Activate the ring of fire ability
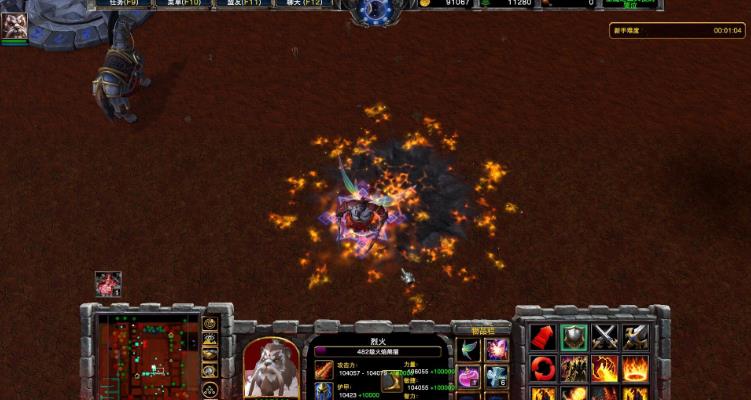 635,368
